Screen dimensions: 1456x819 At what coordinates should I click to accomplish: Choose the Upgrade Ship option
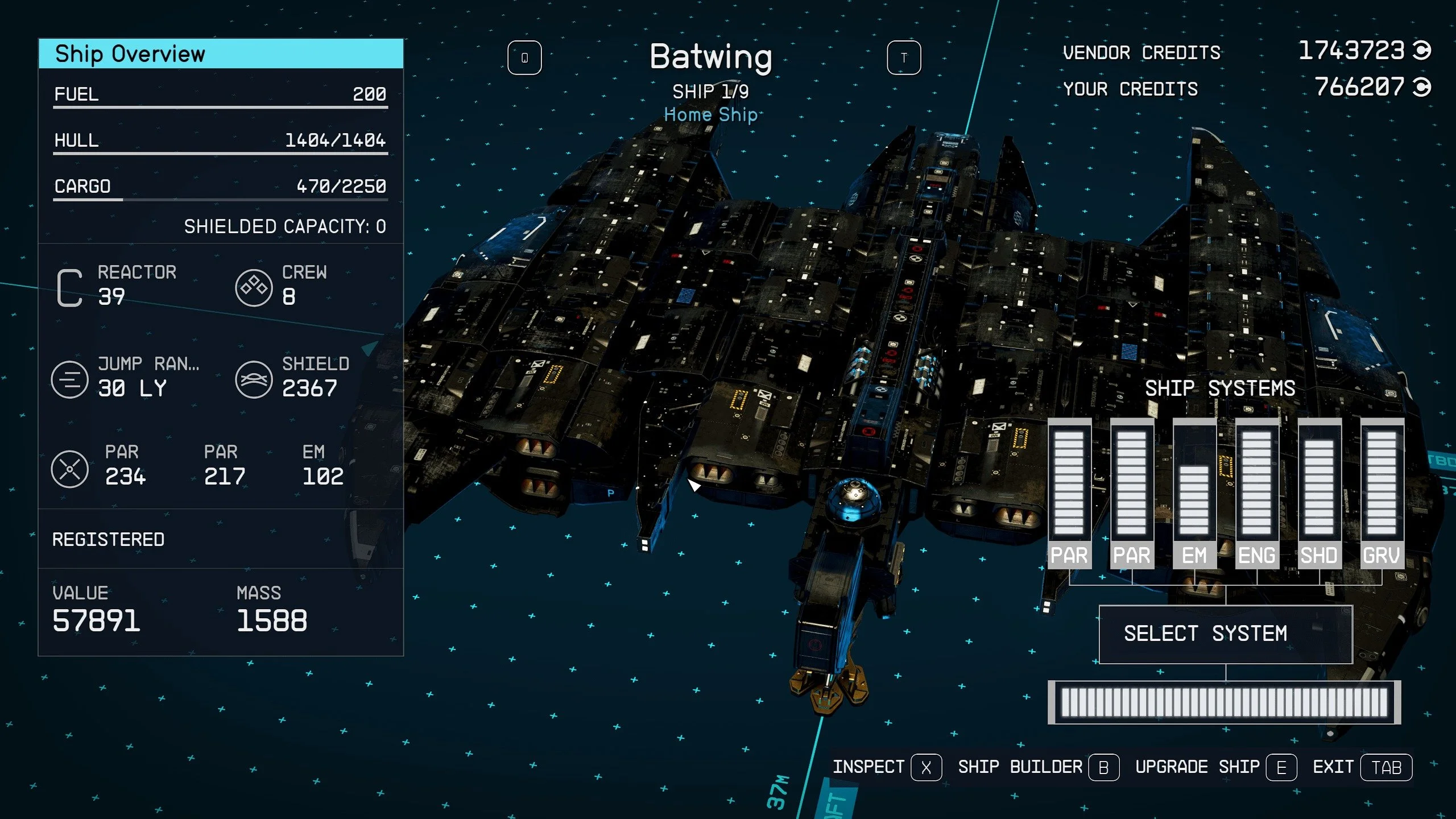(x=1215, y=767)
